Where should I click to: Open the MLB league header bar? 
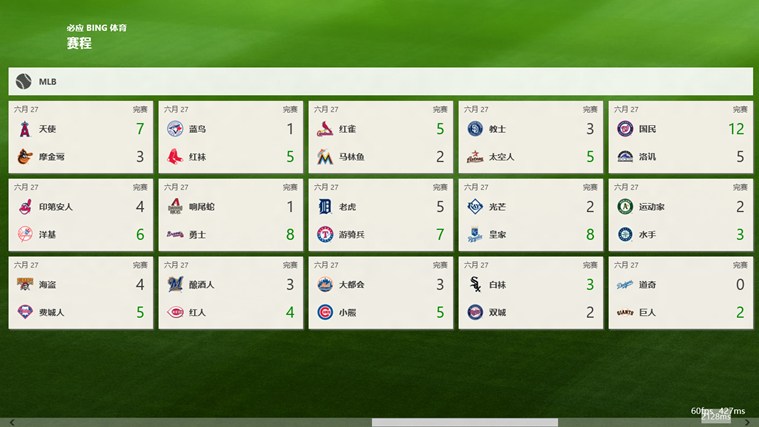(x=380, y=81)
